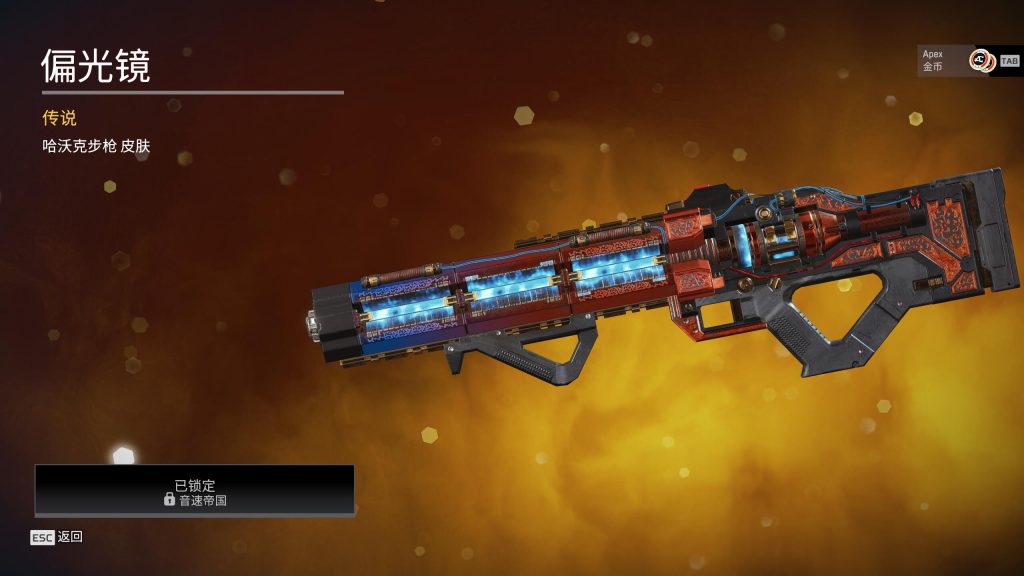The image size is (1024, 576).
Task: Go back using the 返回 label
Action: click(x=69, y=537)
